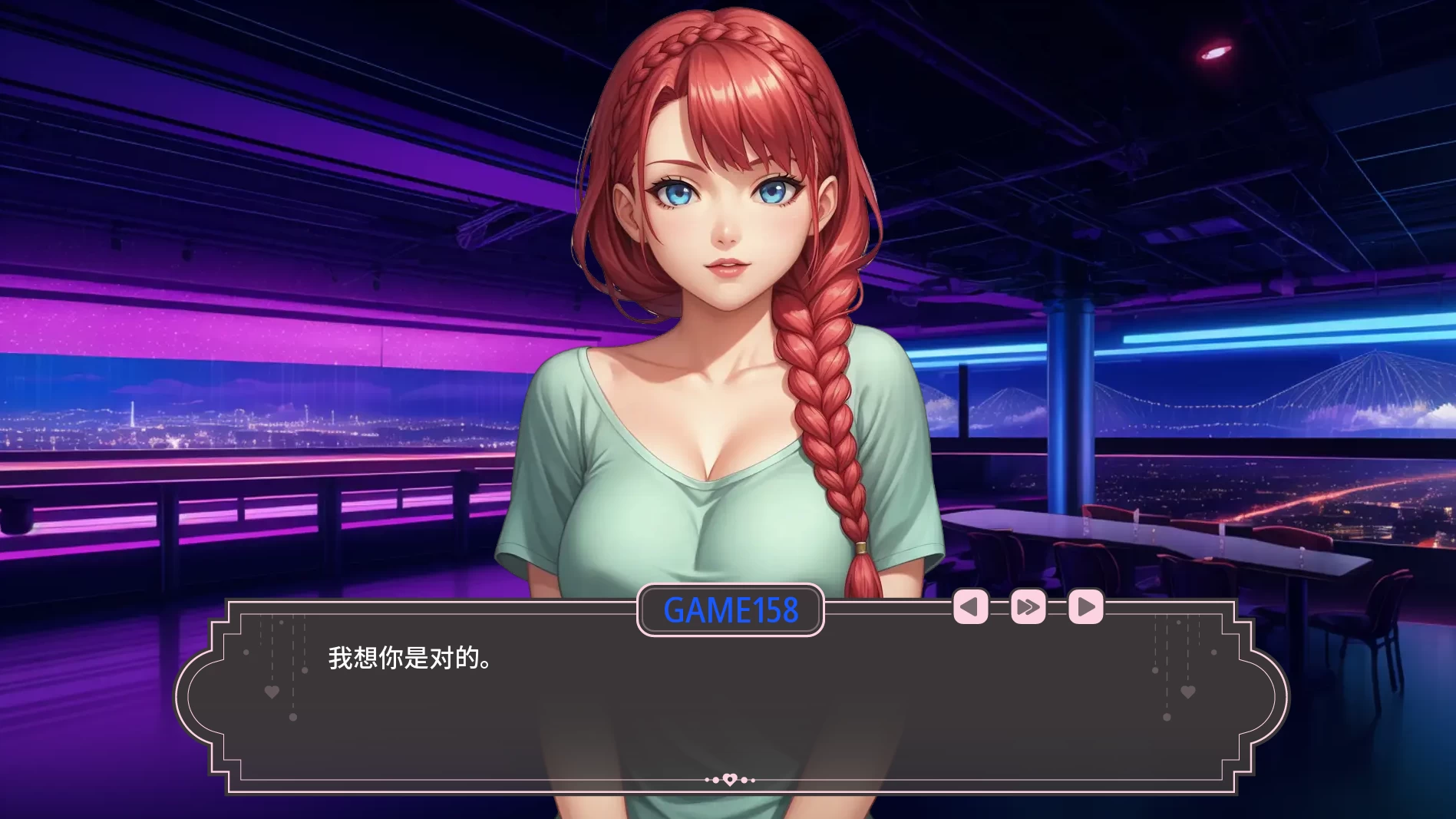
Task: Toggle skip mode with the double-arrow button
Action: point(1028,606)
